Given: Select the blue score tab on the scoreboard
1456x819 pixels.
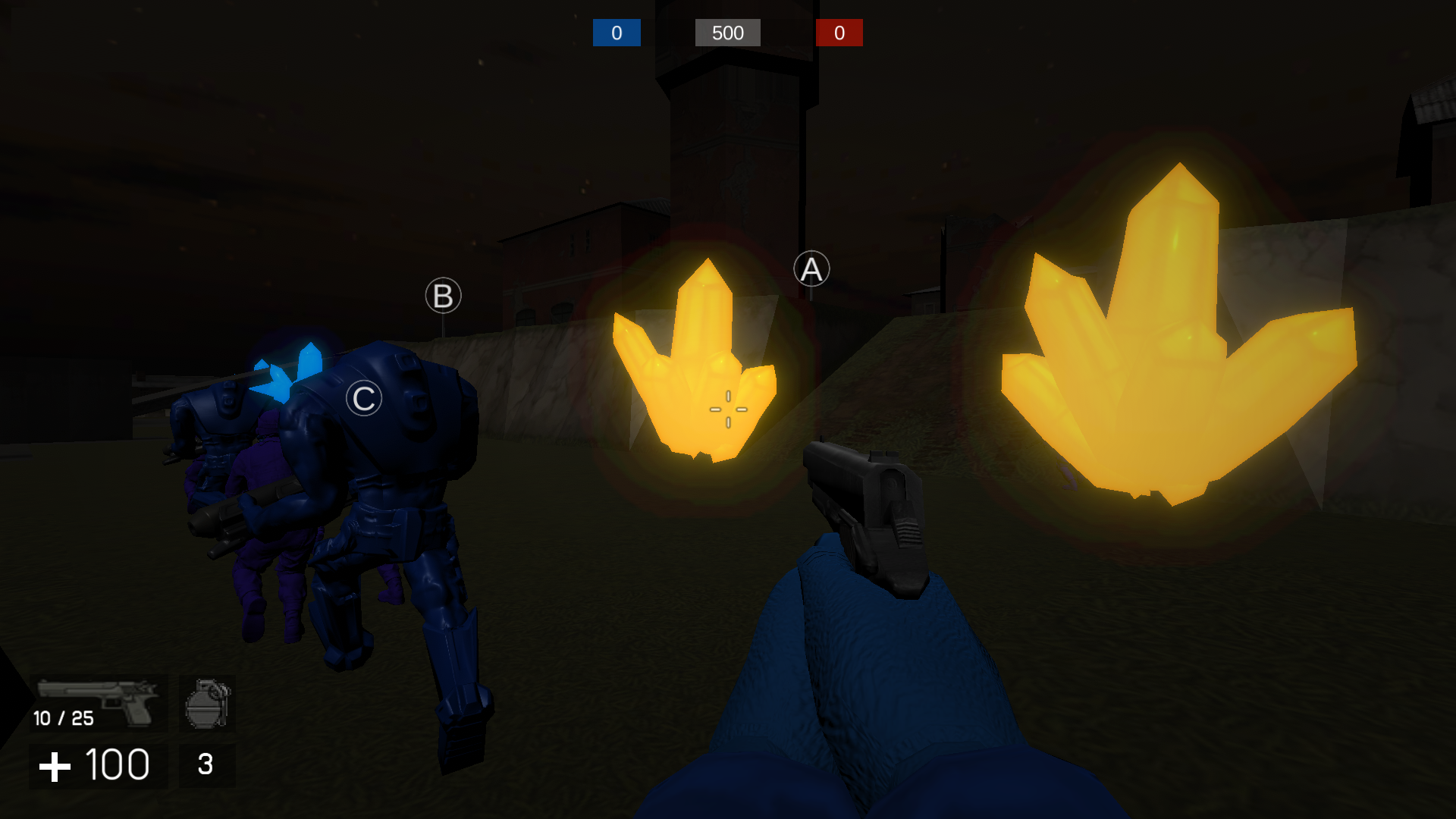Looking at the screenshot, I should point(616,33).
